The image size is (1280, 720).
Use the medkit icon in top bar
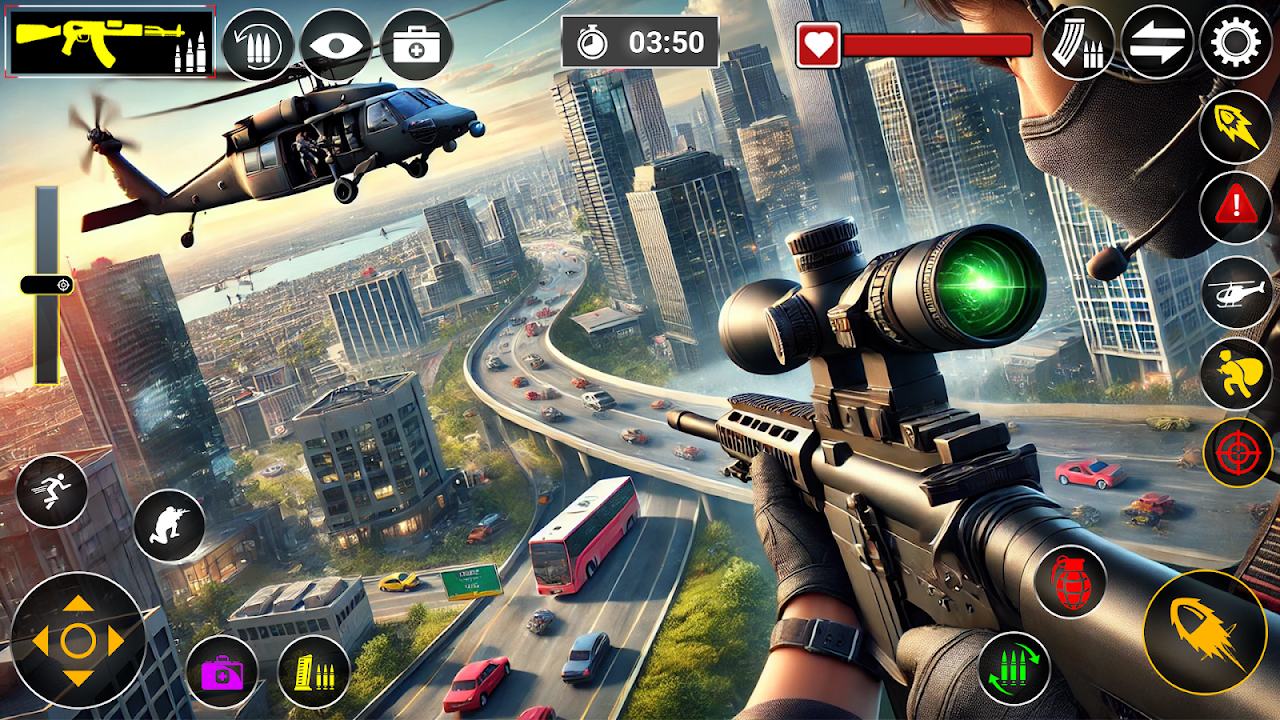pos(416,45)
